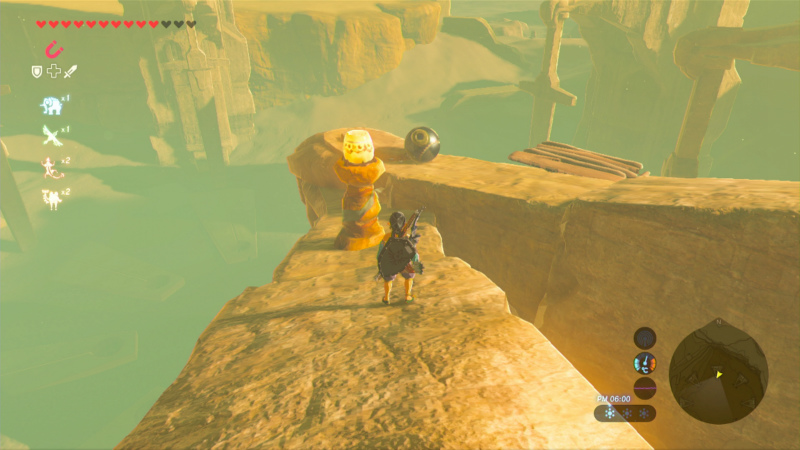Click the sword weapon icon

pos(70,71)
